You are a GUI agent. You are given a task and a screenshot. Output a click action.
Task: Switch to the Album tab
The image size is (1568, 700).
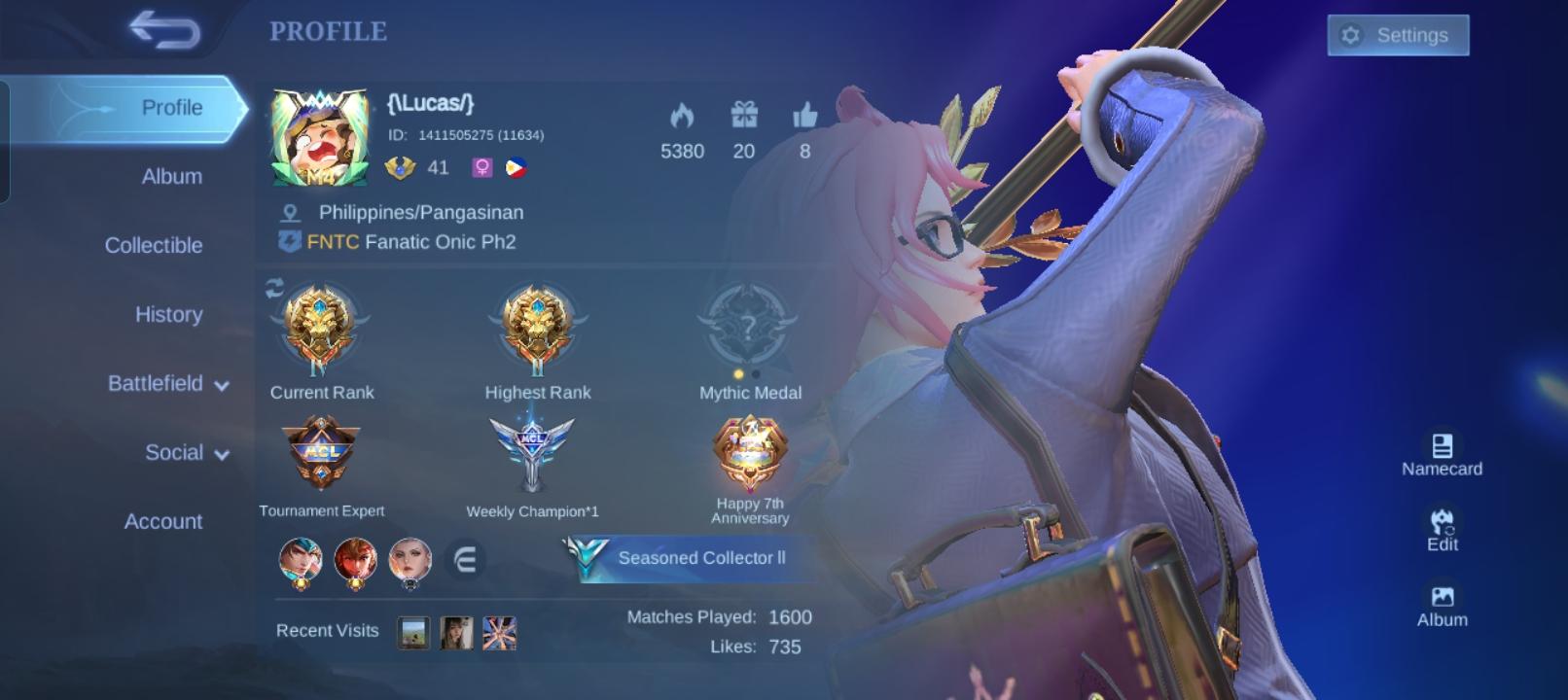170,176
